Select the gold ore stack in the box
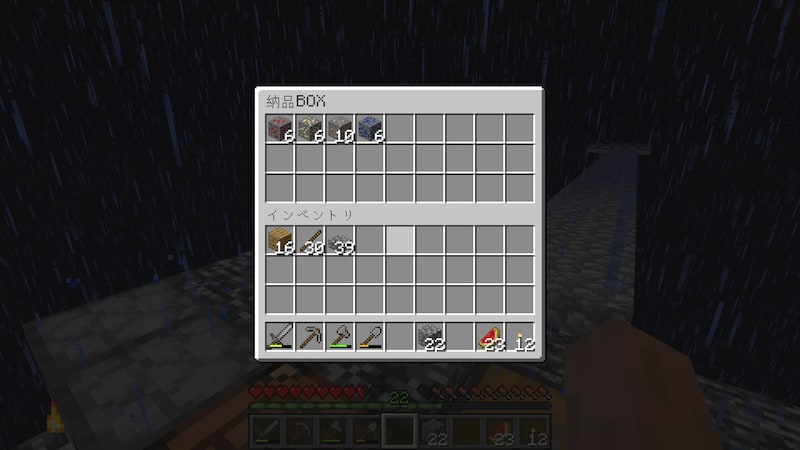This screenshot has height=450, width=800. tap(309, 129)
